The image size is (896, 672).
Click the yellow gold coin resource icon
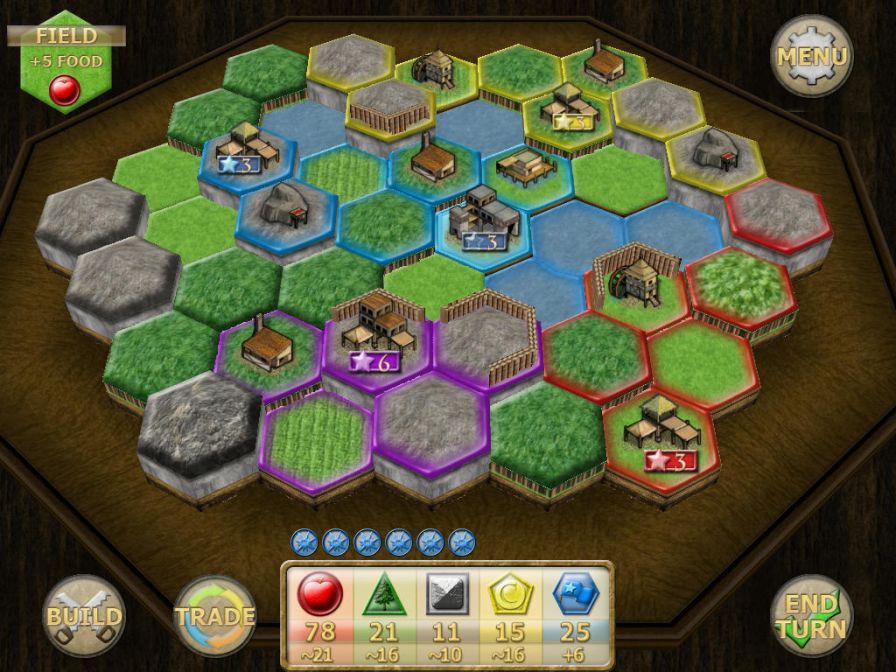click(511, 595)
